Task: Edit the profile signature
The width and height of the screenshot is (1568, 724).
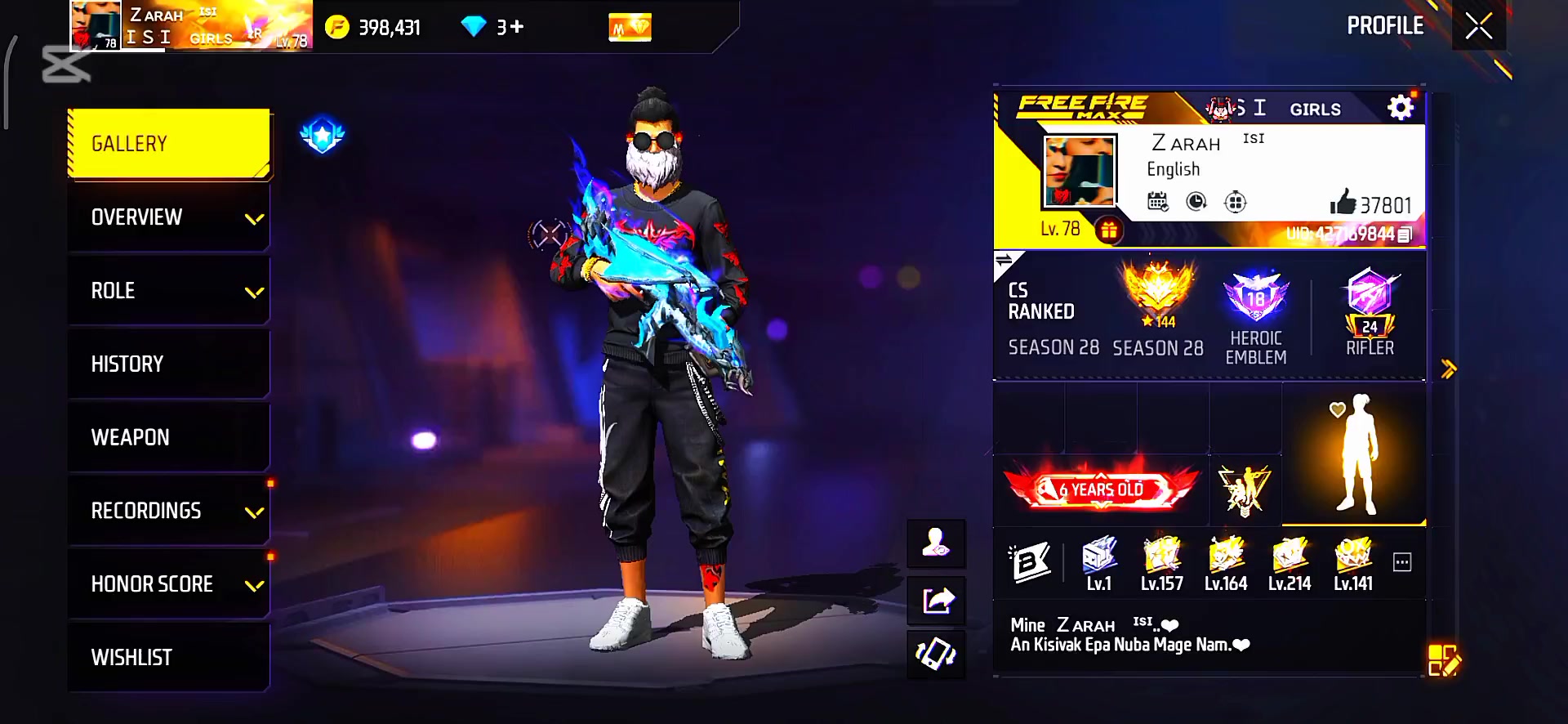Action: pos(1443,661)
